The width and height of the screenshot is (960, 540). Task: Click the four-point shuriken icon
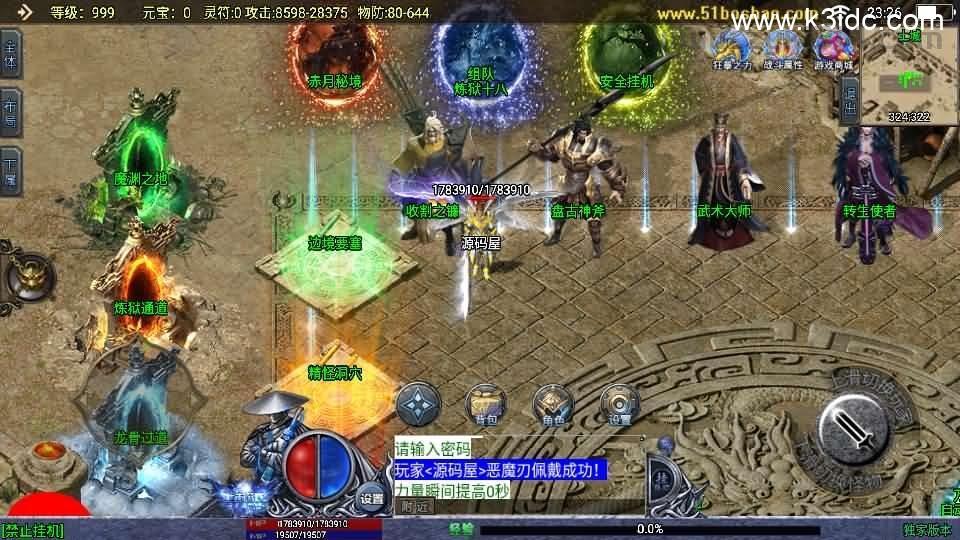418,403
